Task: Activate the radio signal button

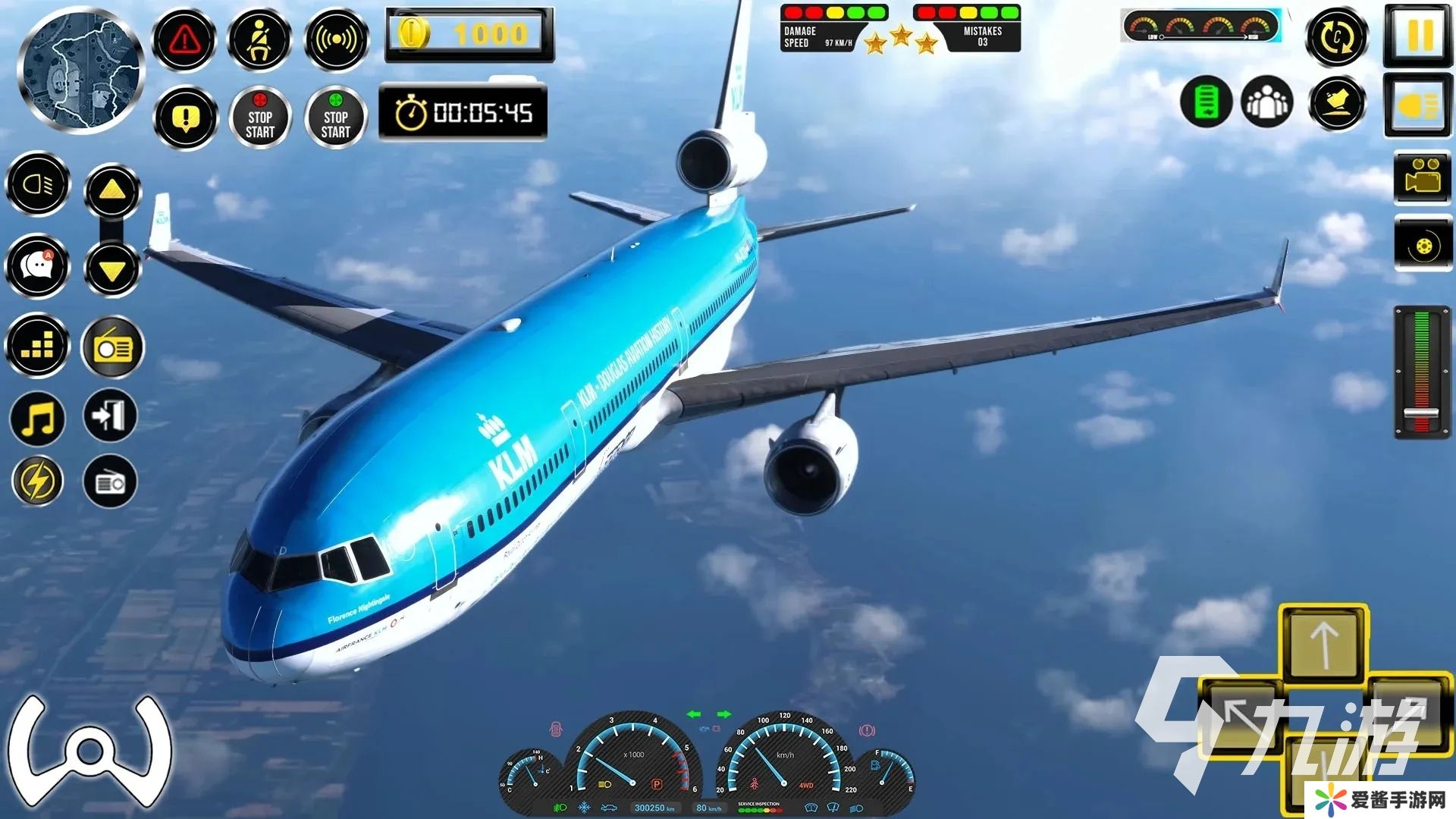Action: tap(336, 39)
